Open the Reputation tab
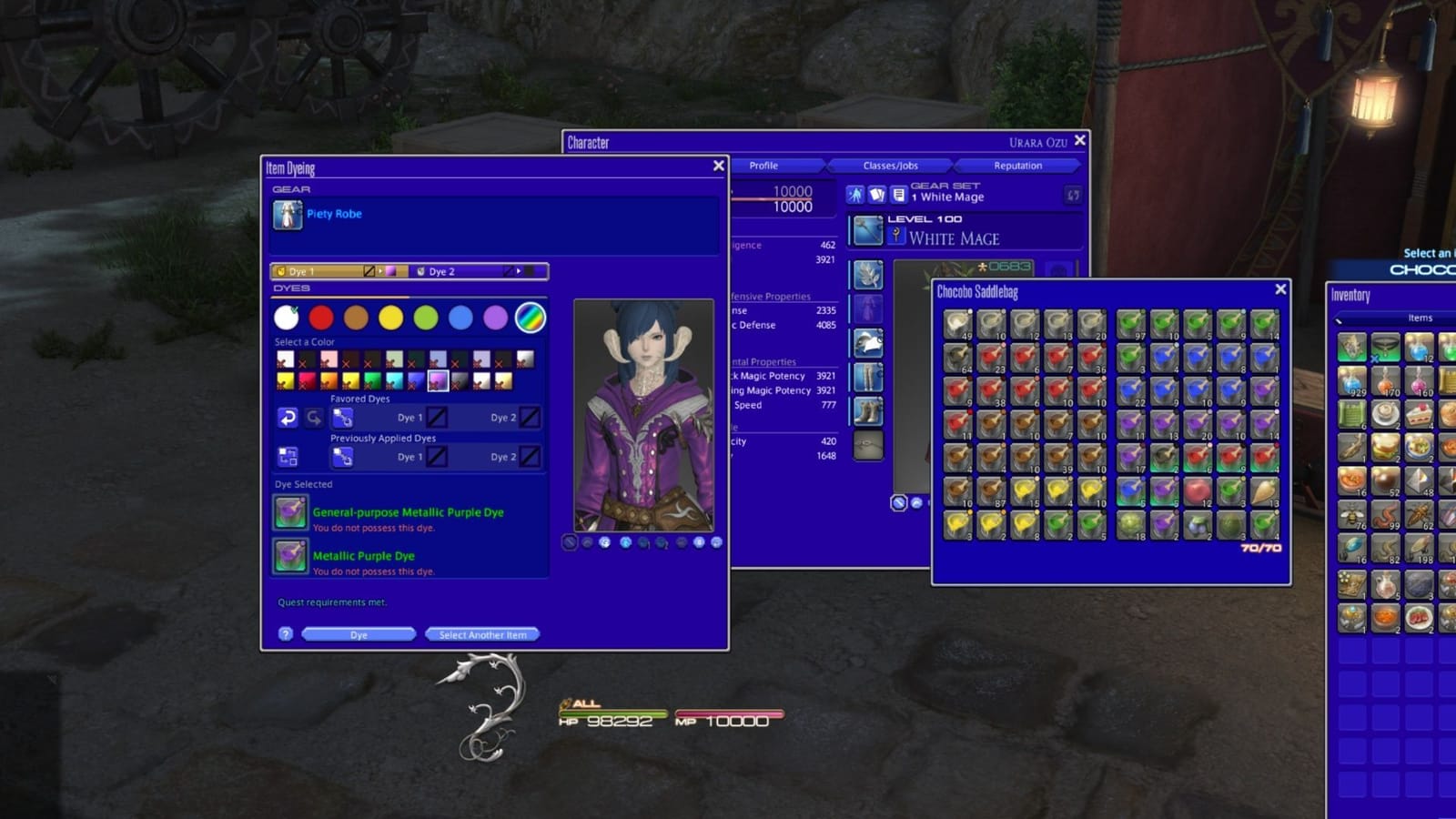The image size is (1456, 819). 1019,165
